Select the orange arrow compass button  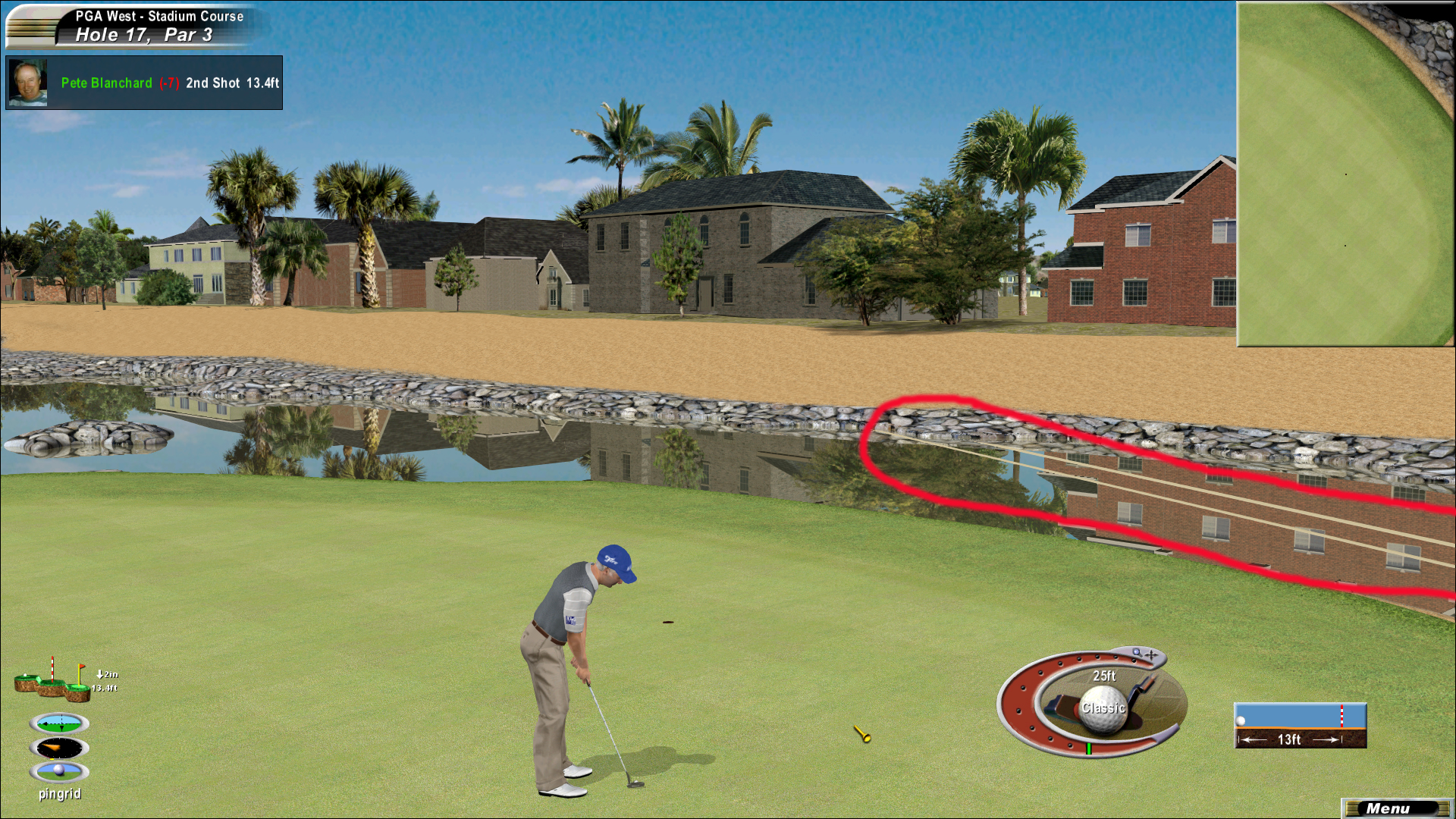(x=59, y=748)
